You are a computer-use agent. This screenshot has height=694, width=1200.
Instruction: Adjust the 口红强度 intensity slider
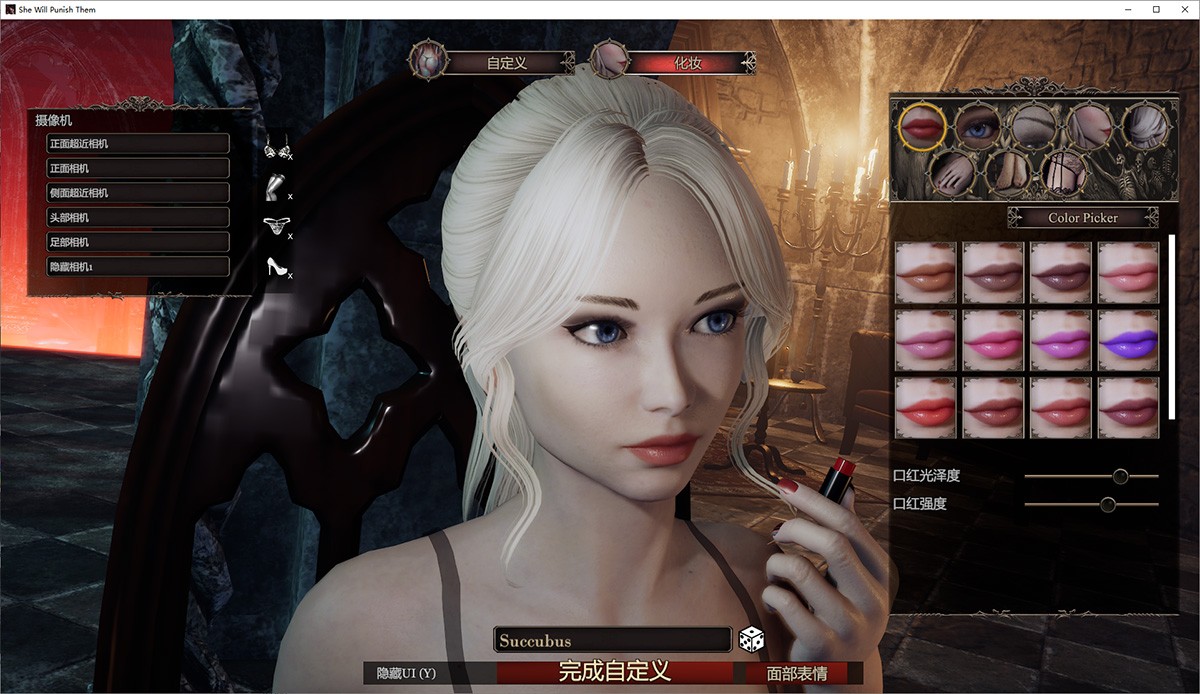pyautogui.click(x=1108, y=504)
